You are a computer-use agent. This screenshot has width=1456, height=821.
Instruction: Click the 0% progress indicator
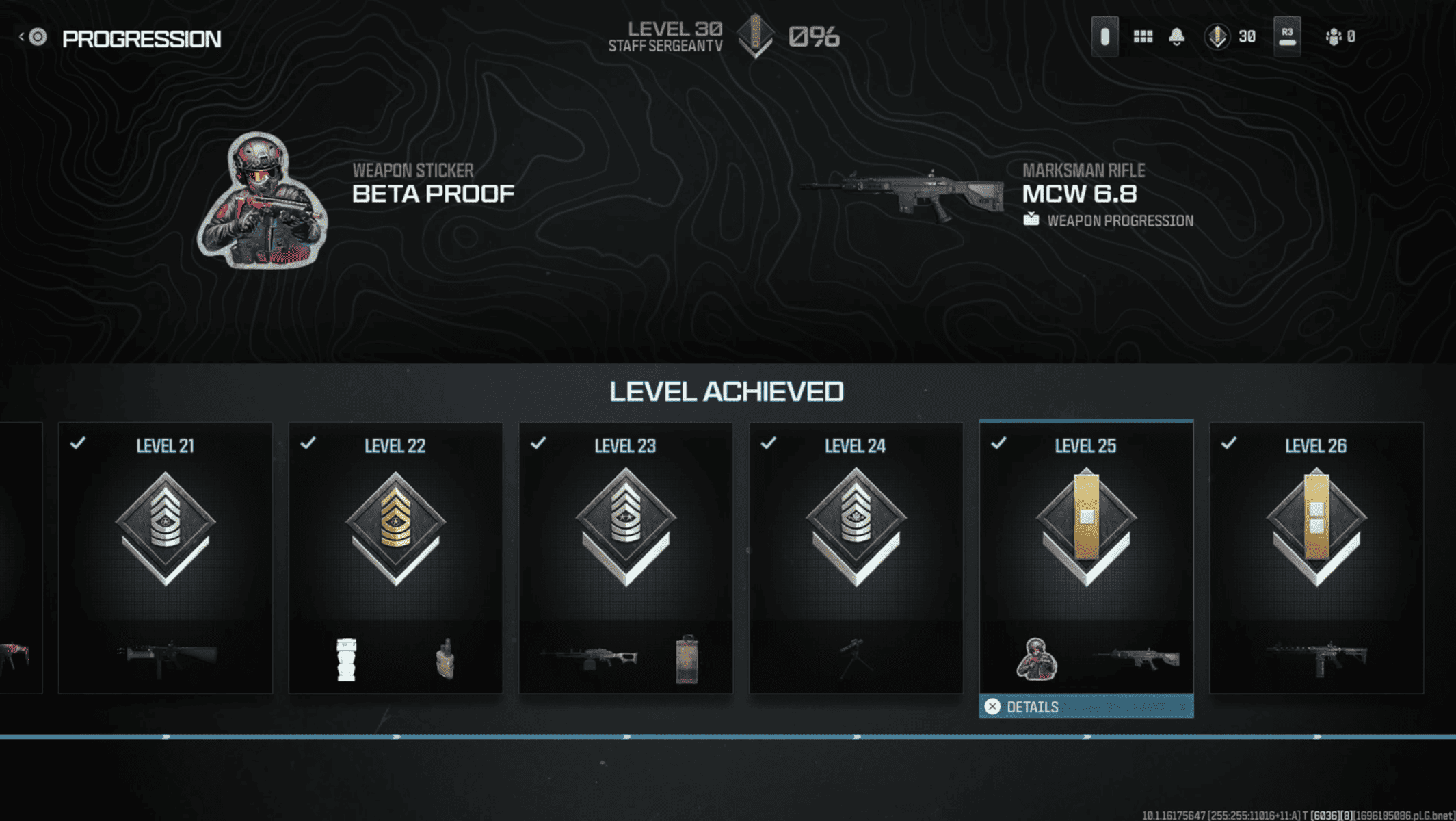coord(814,36)
